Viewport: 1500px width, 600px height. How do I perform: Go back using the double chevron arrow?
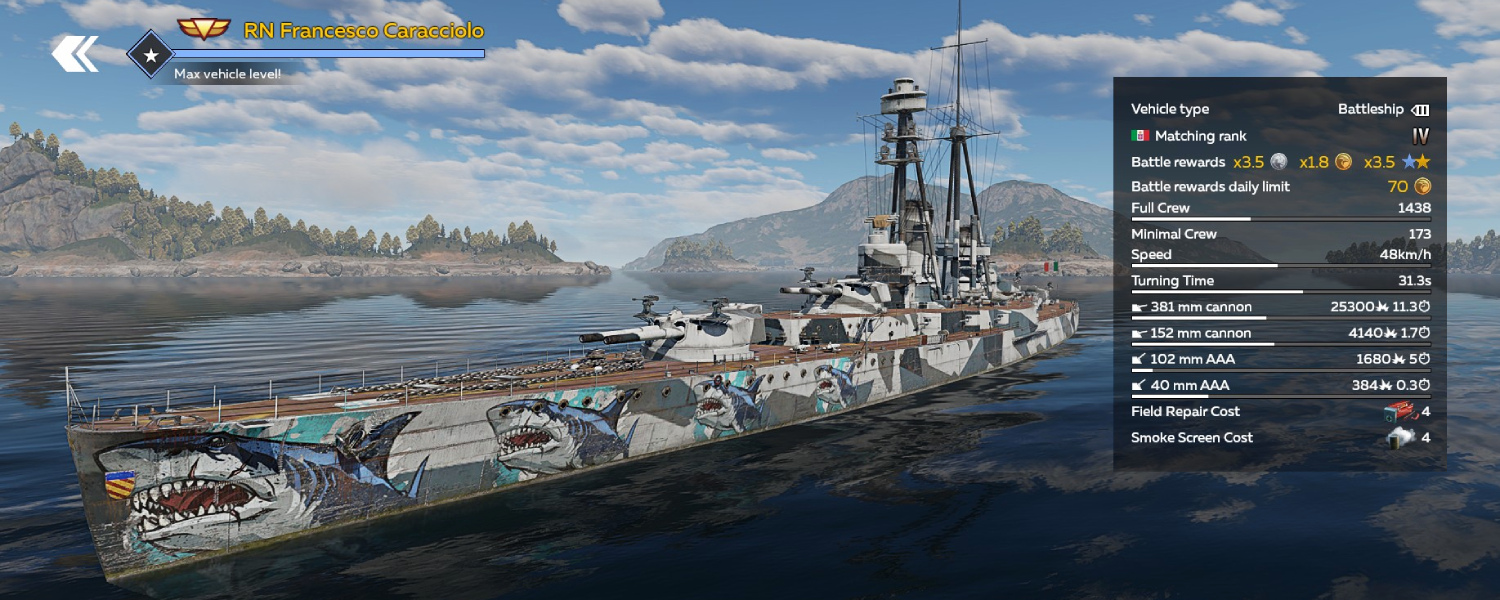pyautogui.click(x=75, y=54)
